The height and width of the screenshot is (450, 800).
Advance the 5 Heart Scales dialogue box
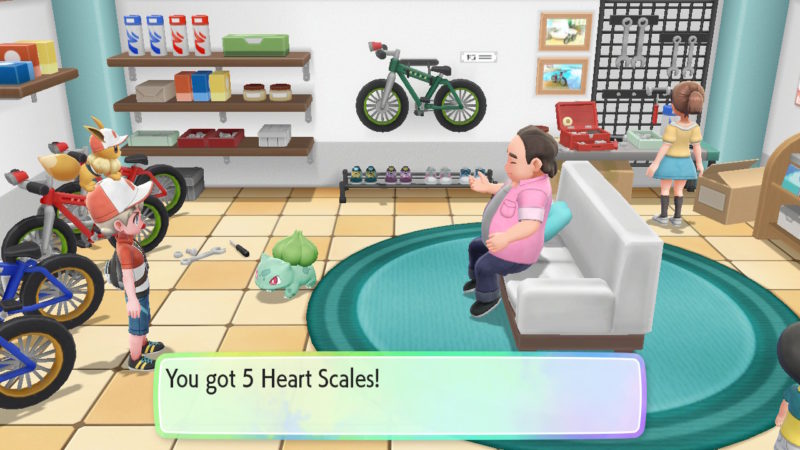coord(400,395)
